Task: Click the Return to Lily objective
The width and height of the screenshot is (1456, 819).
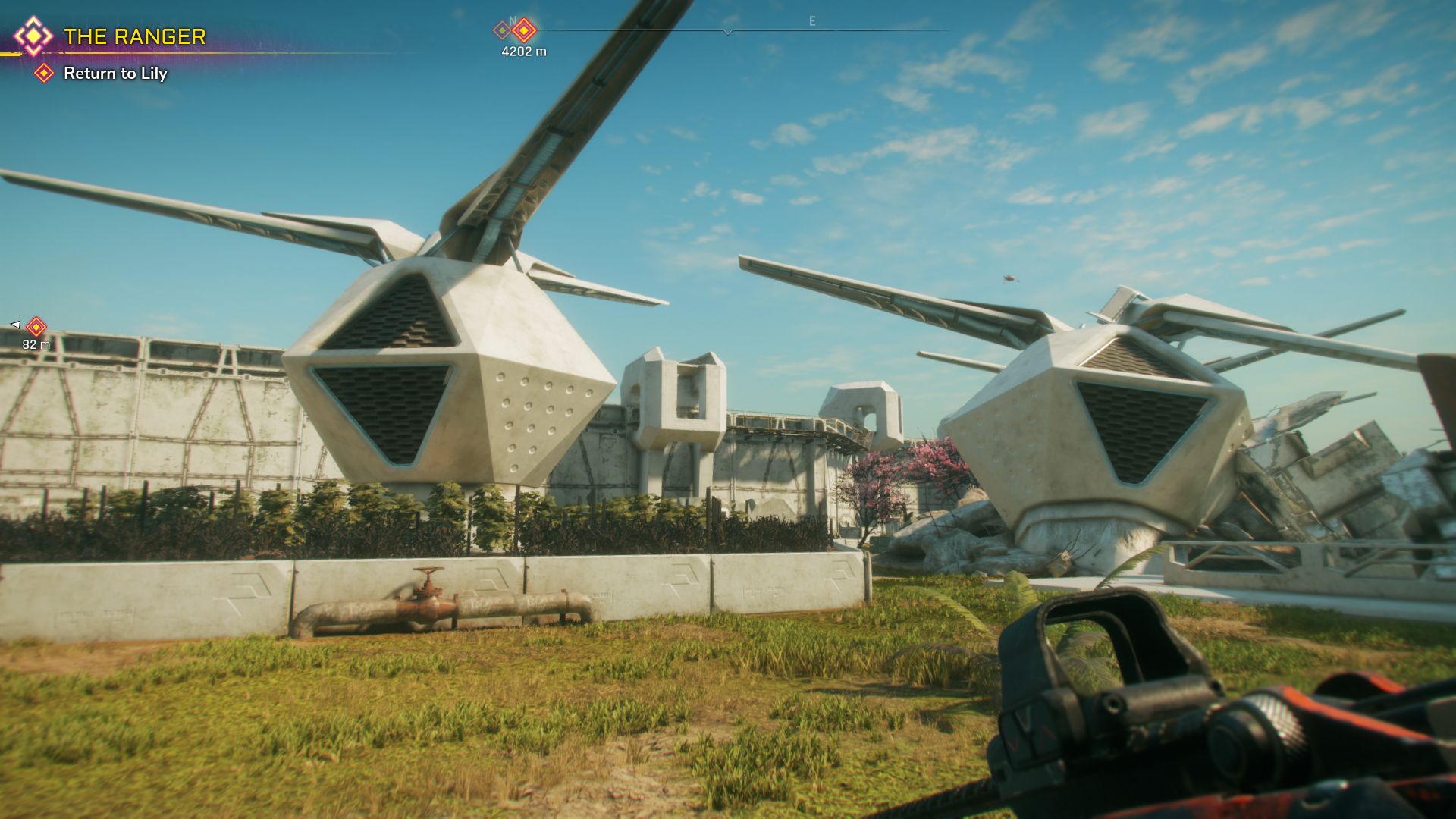Action: 115,74
